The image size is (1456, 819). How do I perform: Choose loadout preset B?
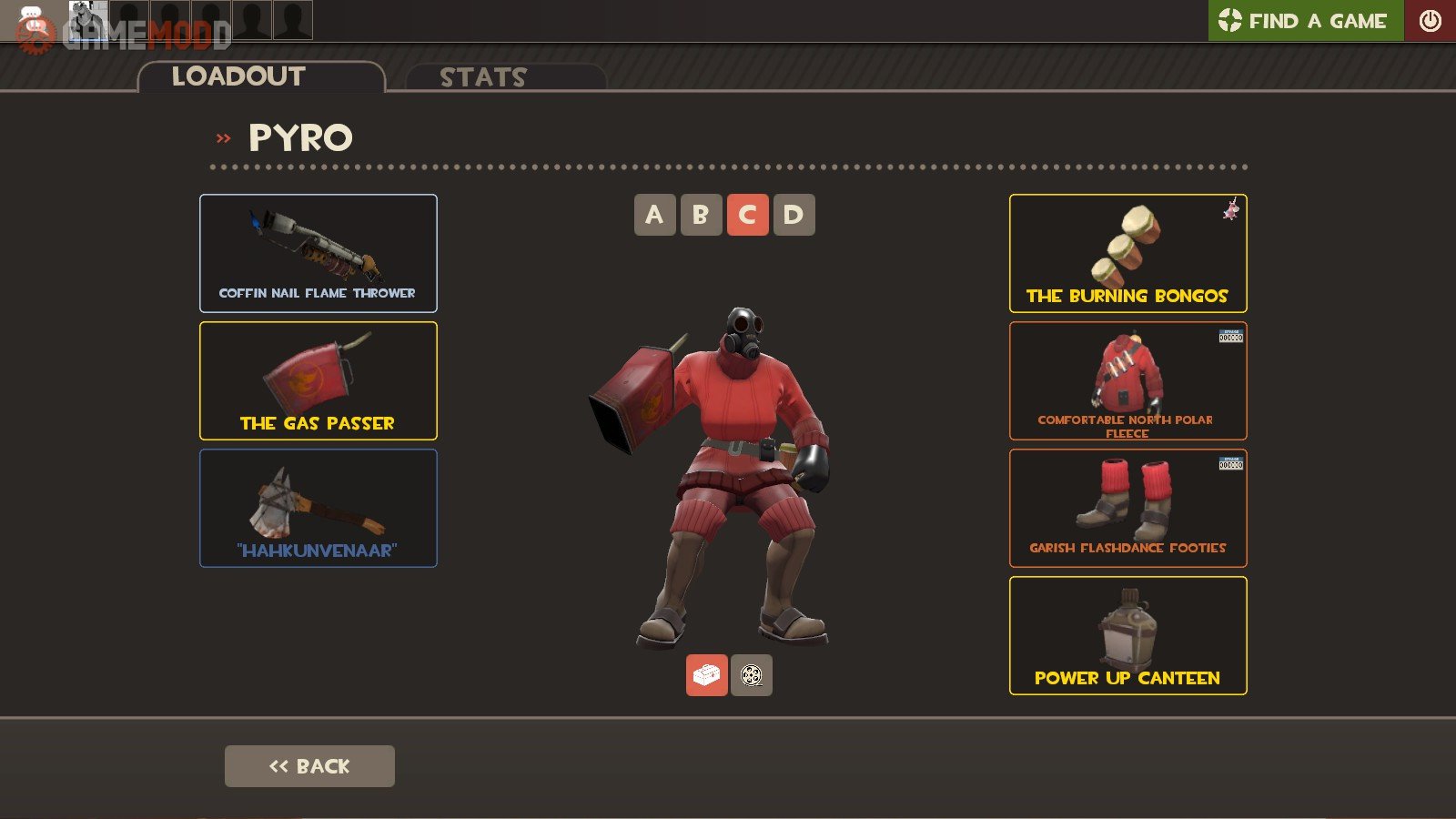pyautogui.click(x=701, y=215)
